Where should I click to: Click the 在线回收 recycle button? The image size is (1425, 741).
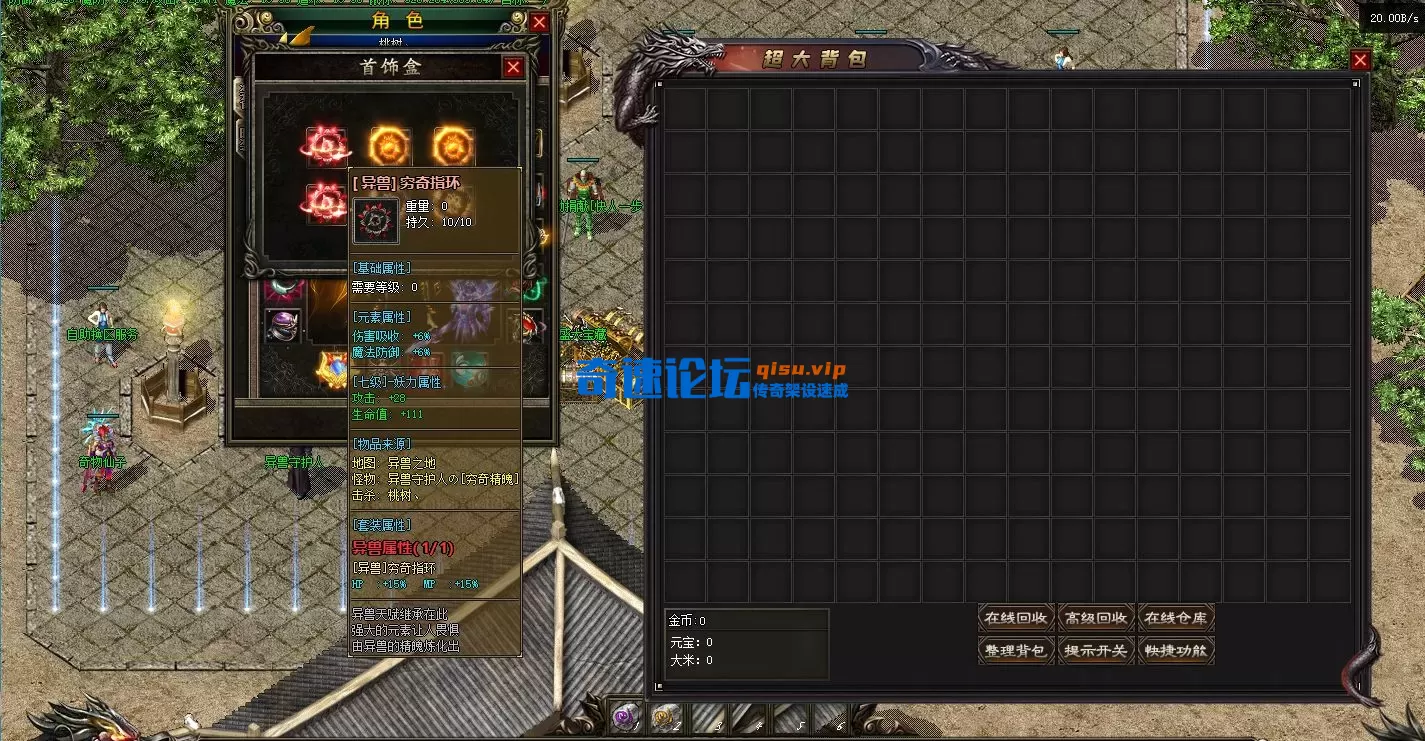point(1016,617)
